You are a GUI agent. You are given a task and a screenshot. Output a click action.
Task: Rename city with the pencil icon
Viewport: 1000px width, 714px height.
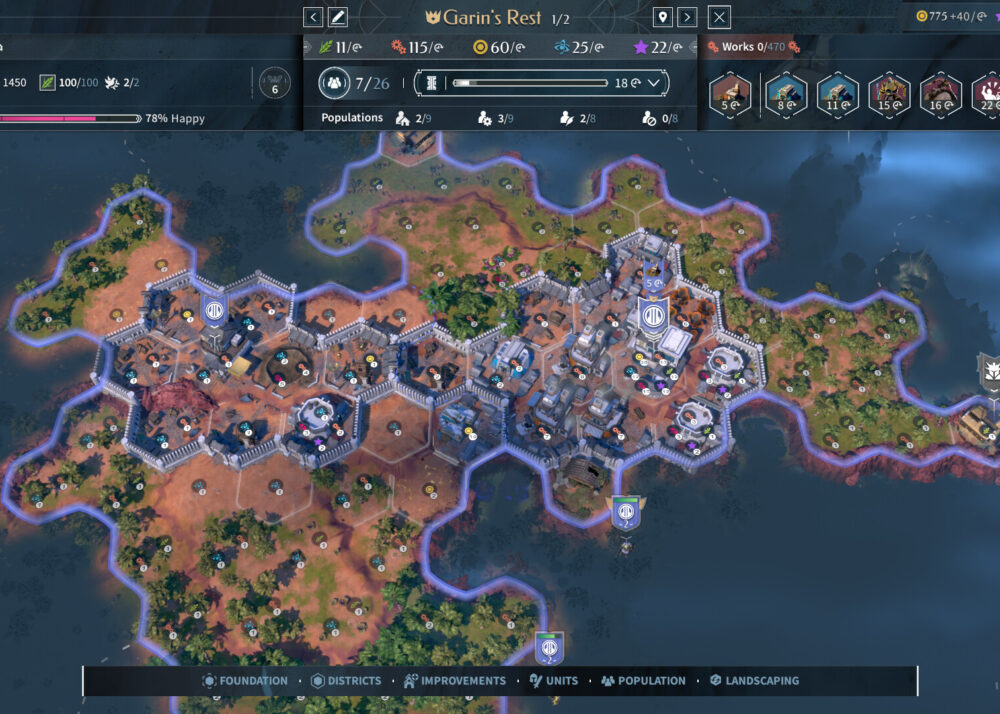pyautogui.click(x=338, y=17)
